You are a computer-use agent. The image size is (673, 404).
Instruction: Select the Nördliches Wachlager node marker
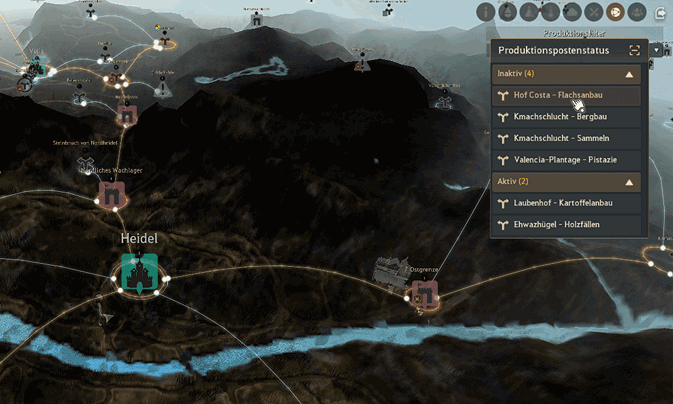point(111,194)
